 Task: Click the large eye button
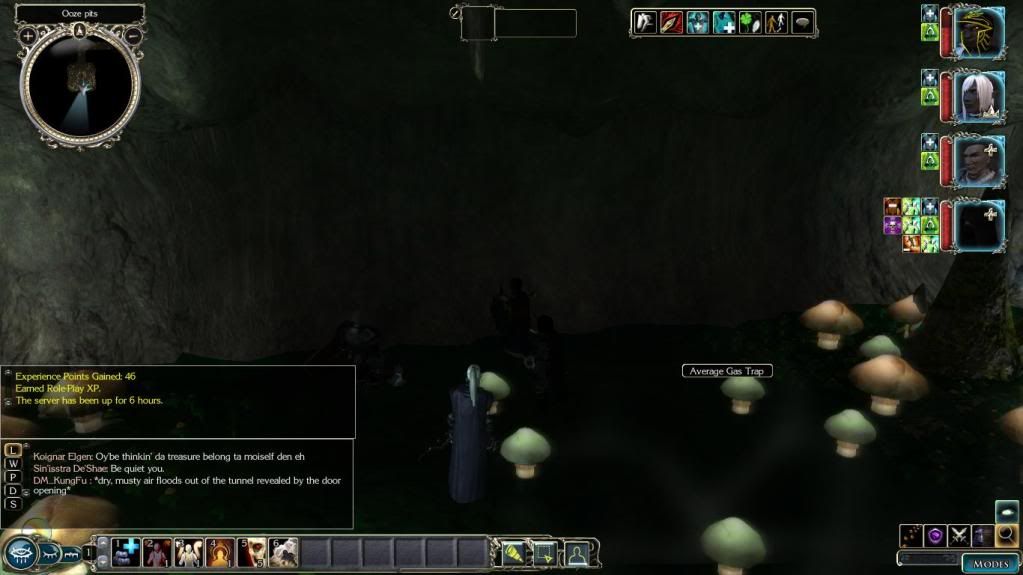pyautogui.click(x=21, y=553)
